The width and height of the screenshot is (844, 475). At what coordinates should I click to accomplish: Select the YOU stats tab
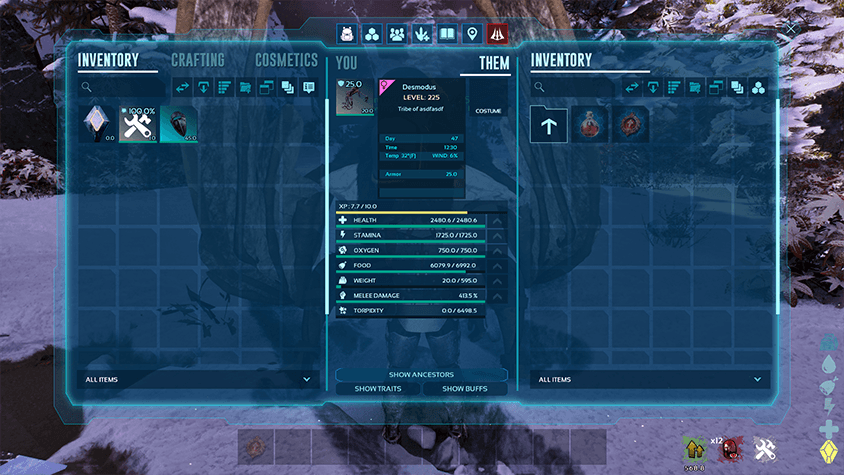(347, 63)
